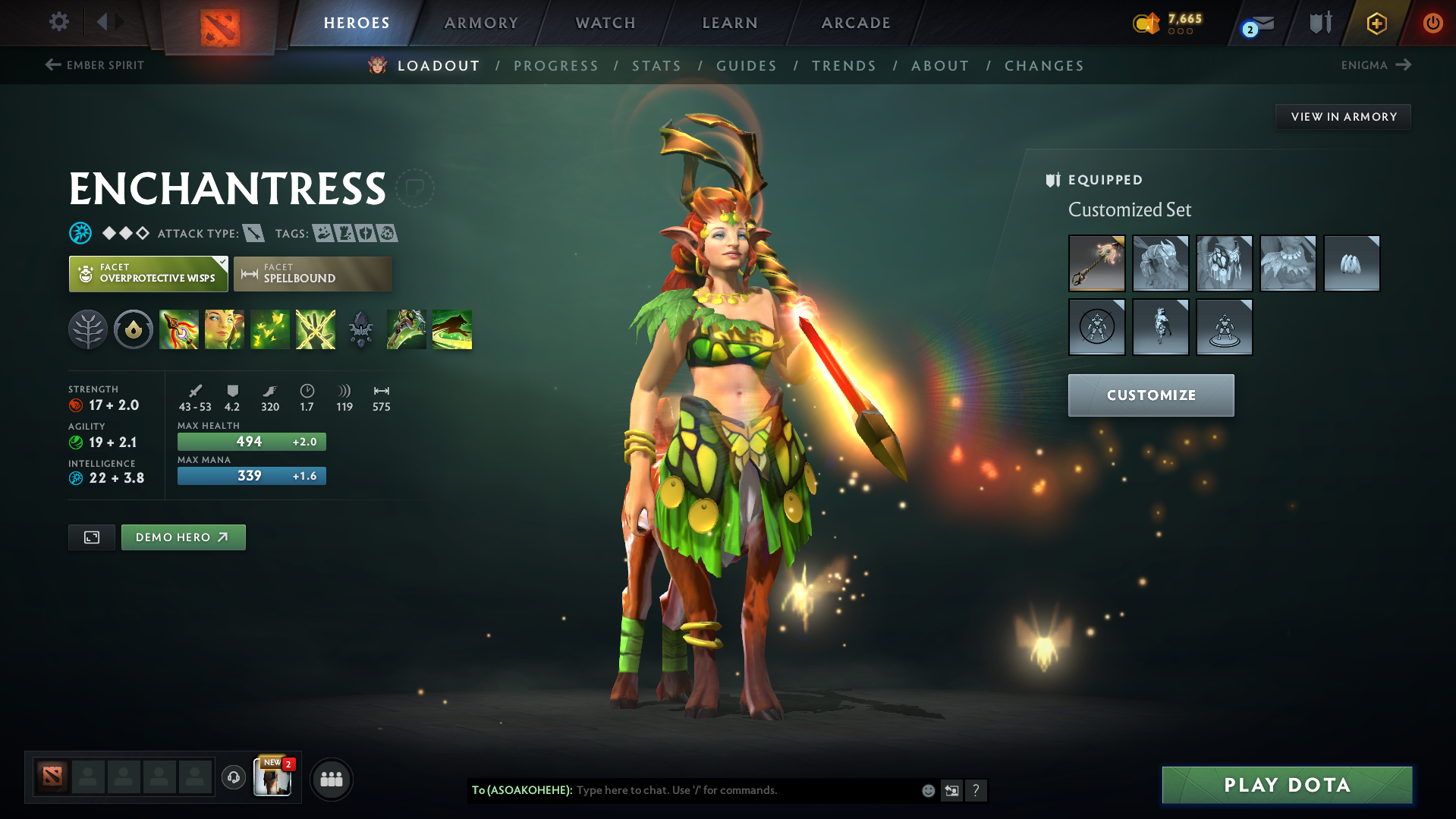Toggle the talent tree icon
The width and height of the screenshot is (1456, 819).
(88, 329)
